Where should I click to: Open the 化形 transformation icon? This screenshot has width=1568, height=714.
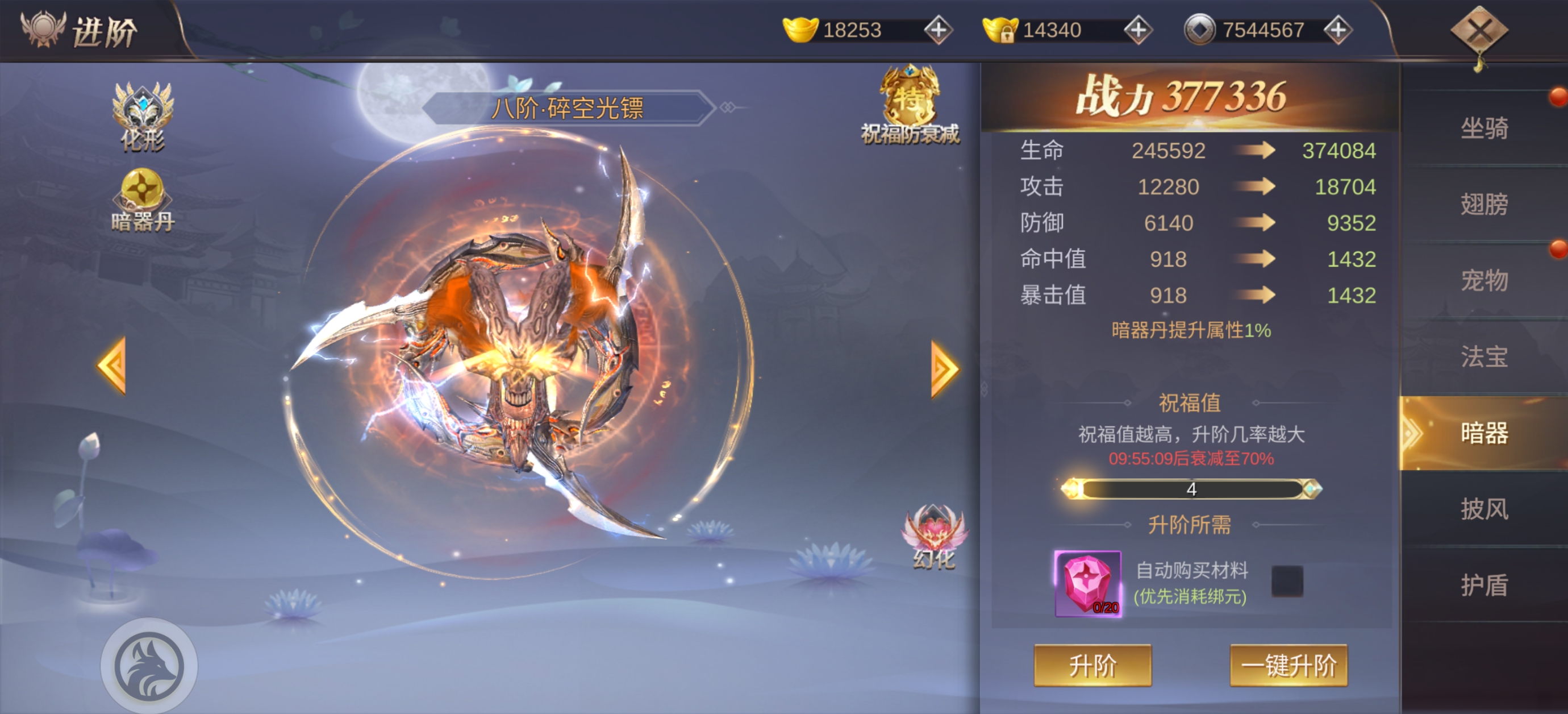click(x=143, y=116)
